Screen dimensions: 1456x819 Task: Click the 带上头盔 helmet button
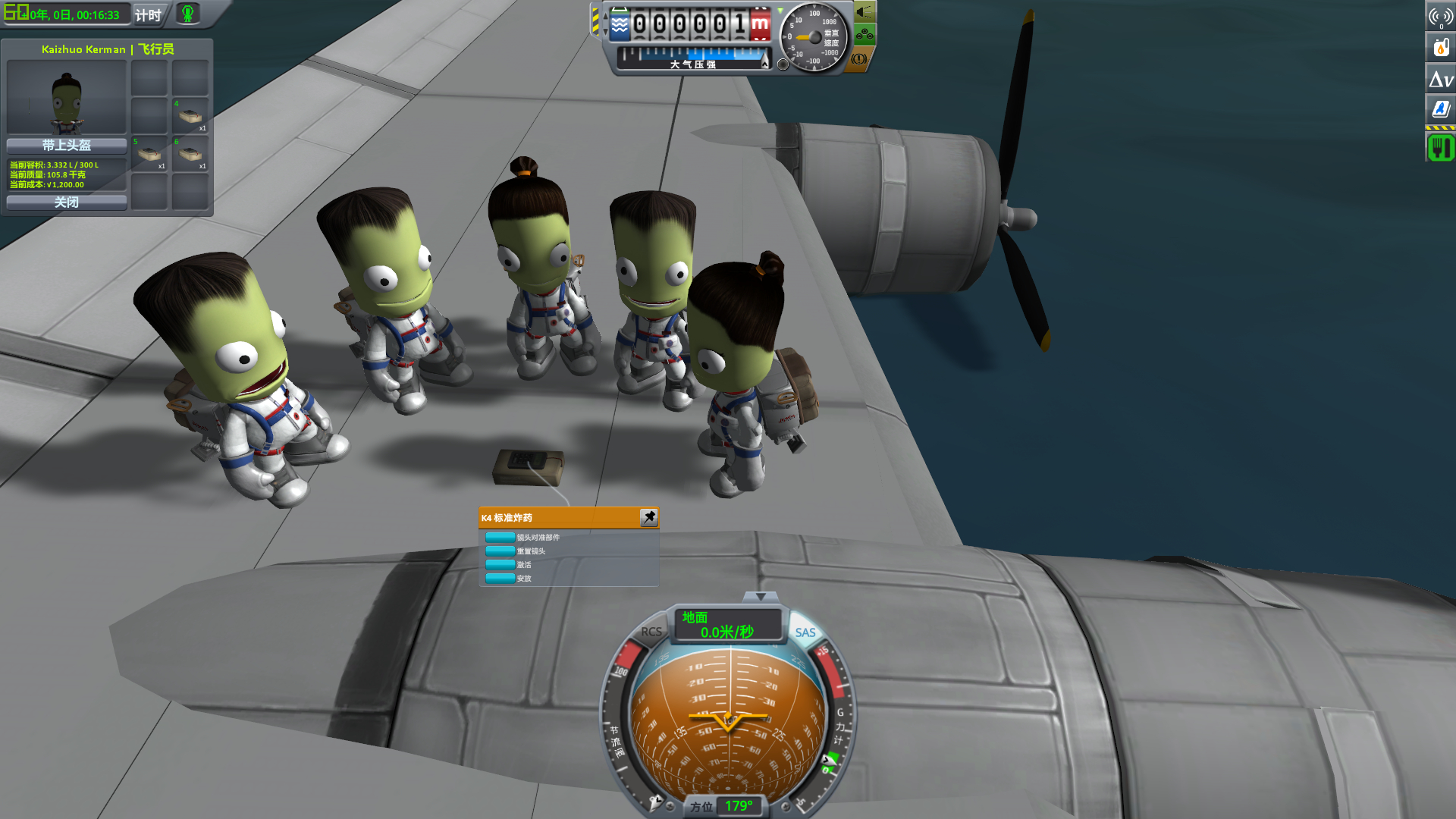point(67,145)
